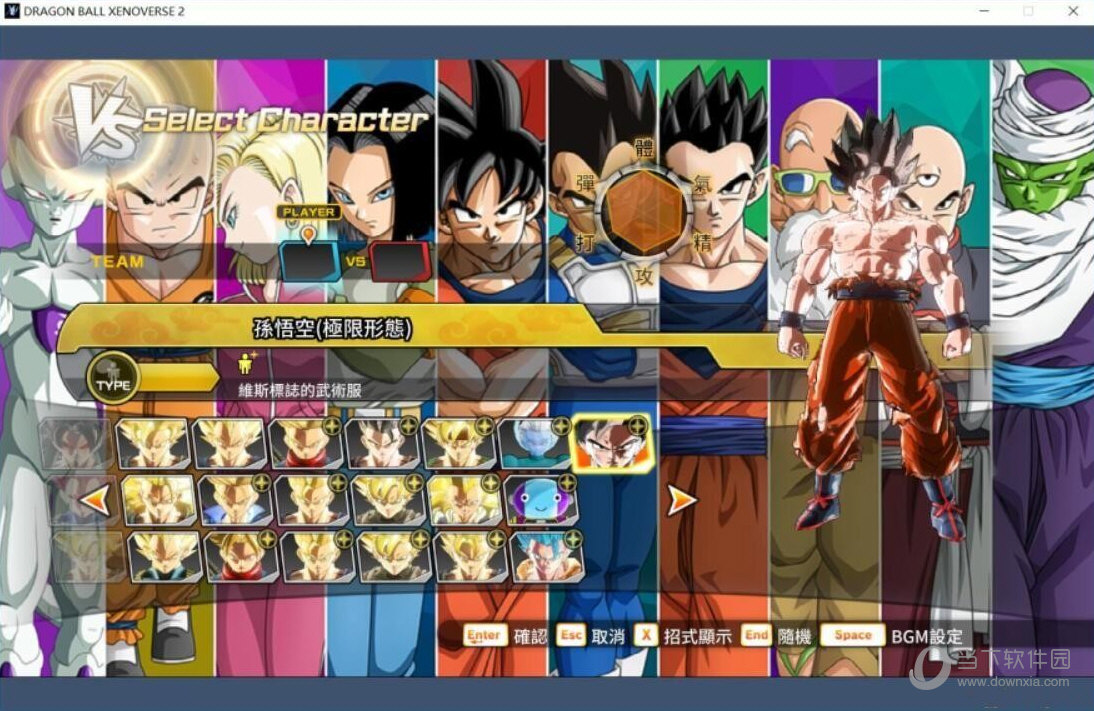Select the highlighted Ultra Instinct Goku portrait
The image size is (1094, 711).
click(x=611, y=443)
